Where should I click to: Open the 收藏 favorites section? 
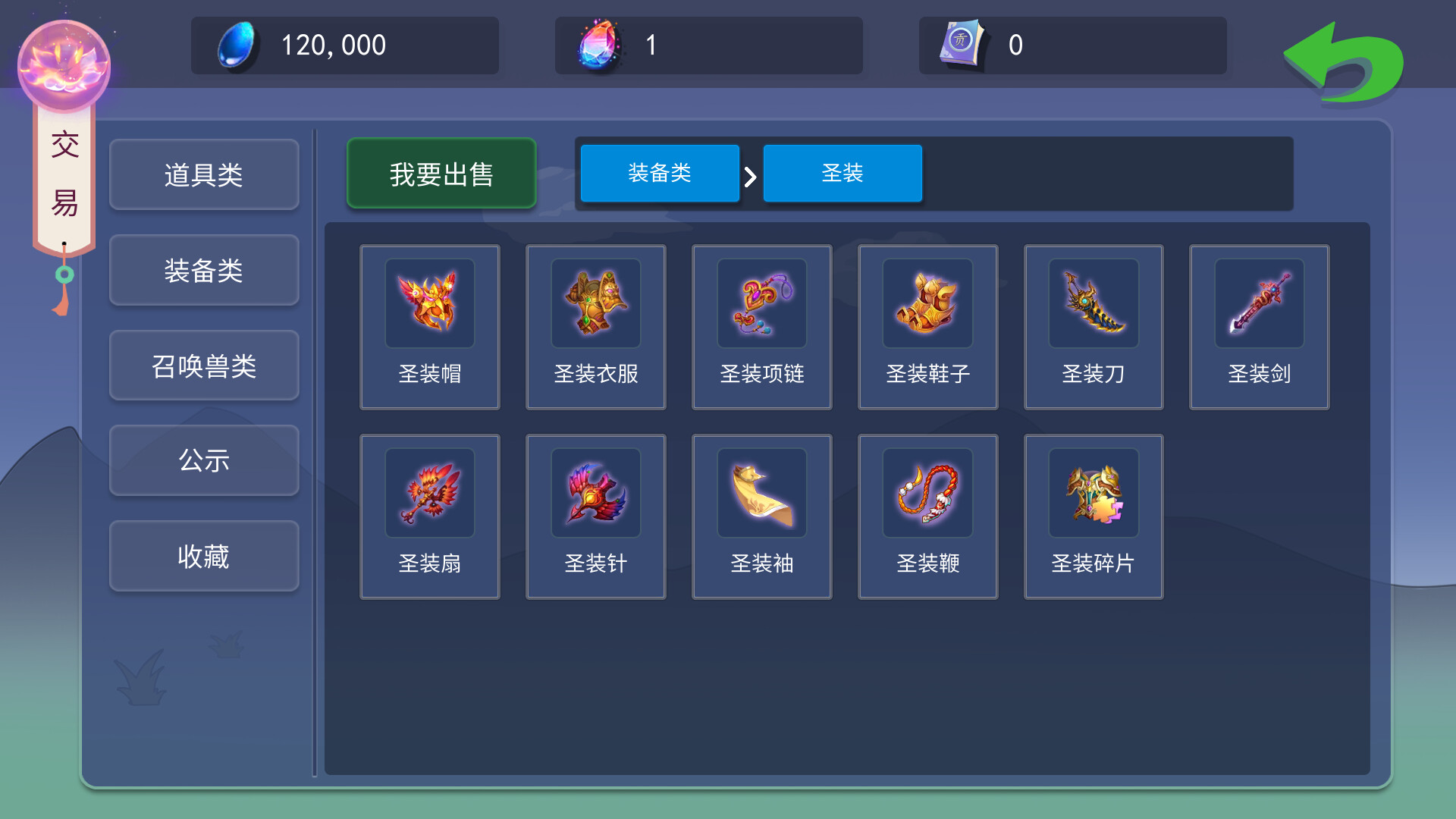click(203, 556)
